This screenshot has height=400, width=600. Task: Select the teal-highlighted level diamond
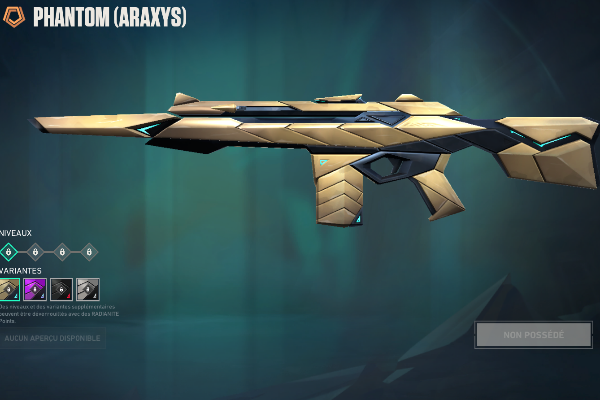(9, 252)
